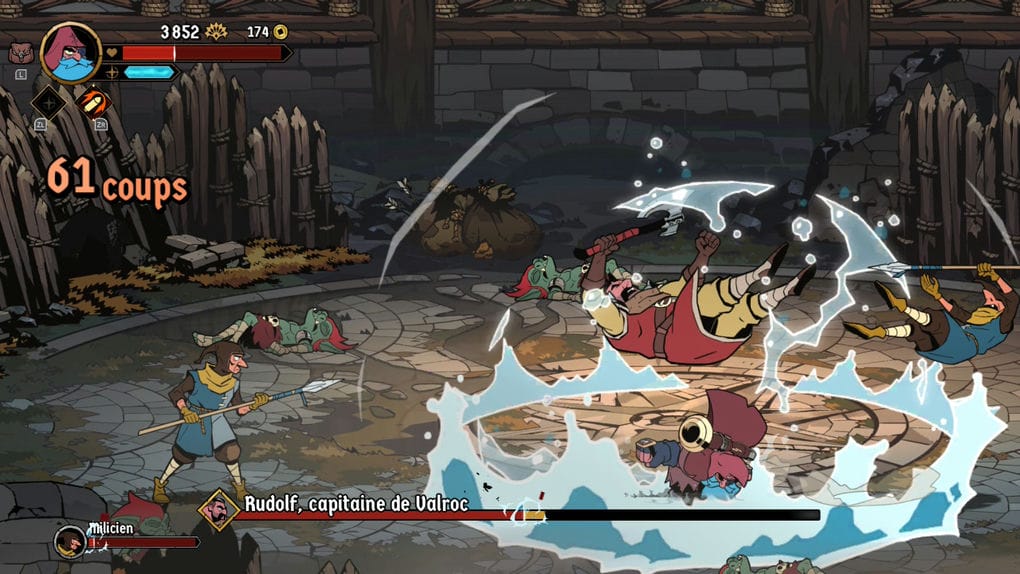This screenshot has height=574, width=1020.
Task: Click the Milicien enemy portrait
Action: click(69, 541)
